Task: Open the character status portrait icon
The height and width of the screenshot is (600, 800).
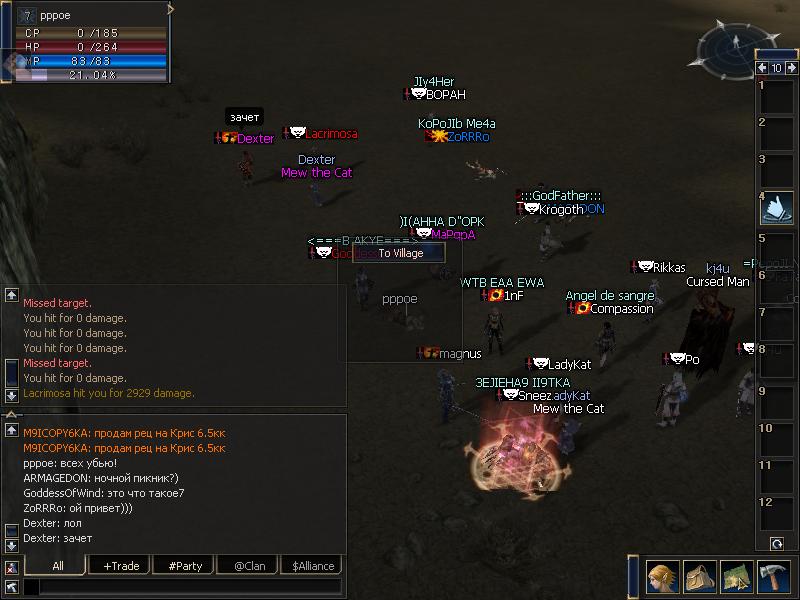Action: pyautogui.click(x=662, y=576)
